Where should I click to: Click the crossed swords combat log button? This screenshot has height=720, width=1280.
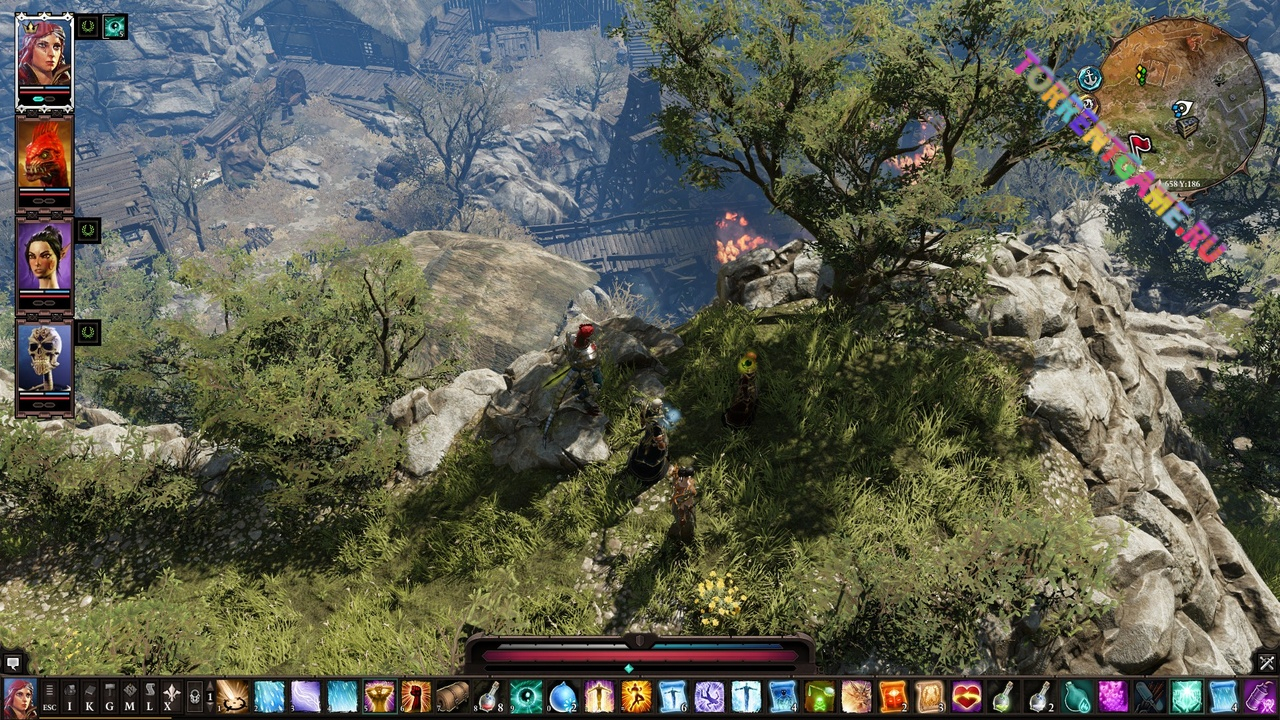[x=1267, y=663]
